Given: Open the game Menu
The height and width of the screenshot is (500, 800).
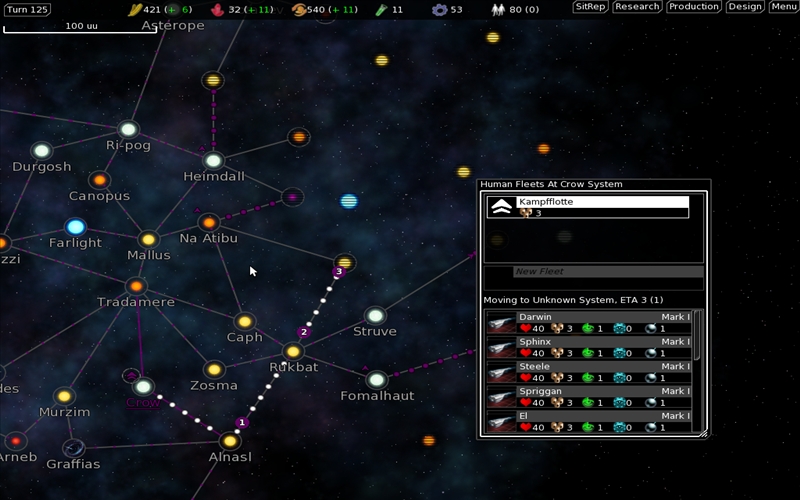Looking at the screenshot, I should pyautogui.click(x=783, y=7).
